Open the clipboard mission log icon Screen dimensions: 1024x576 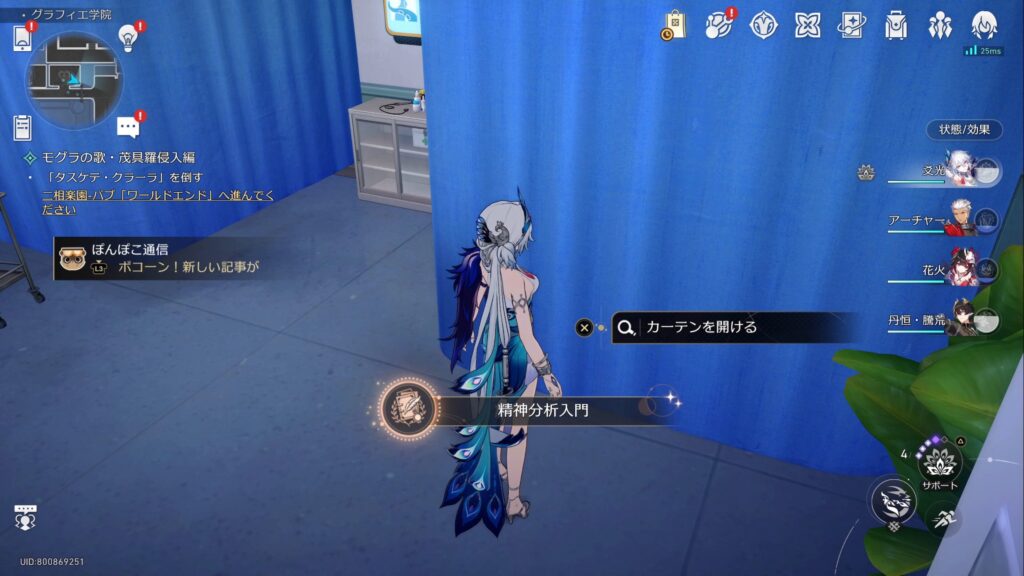coord(22,128)
